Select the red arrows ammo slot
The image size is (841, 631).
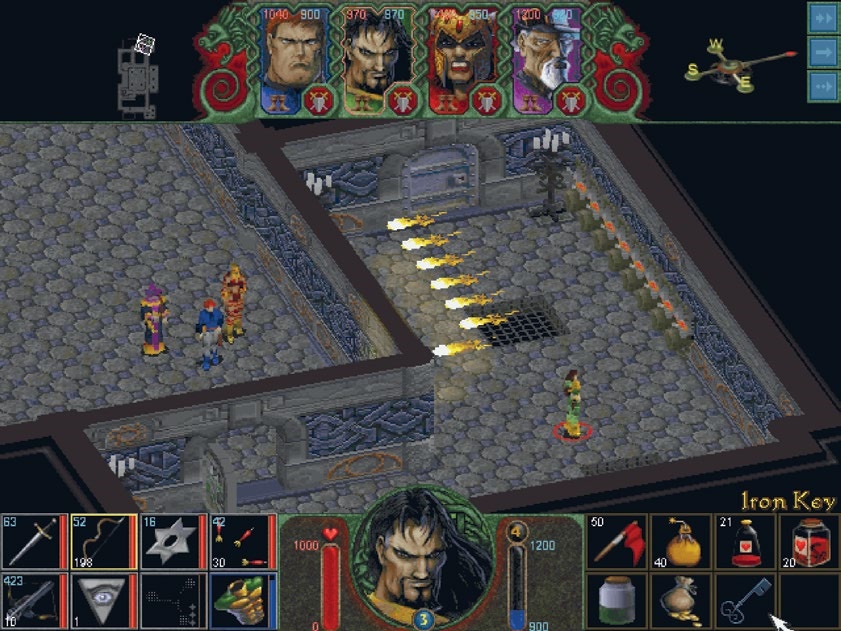[x=241, y=541]
